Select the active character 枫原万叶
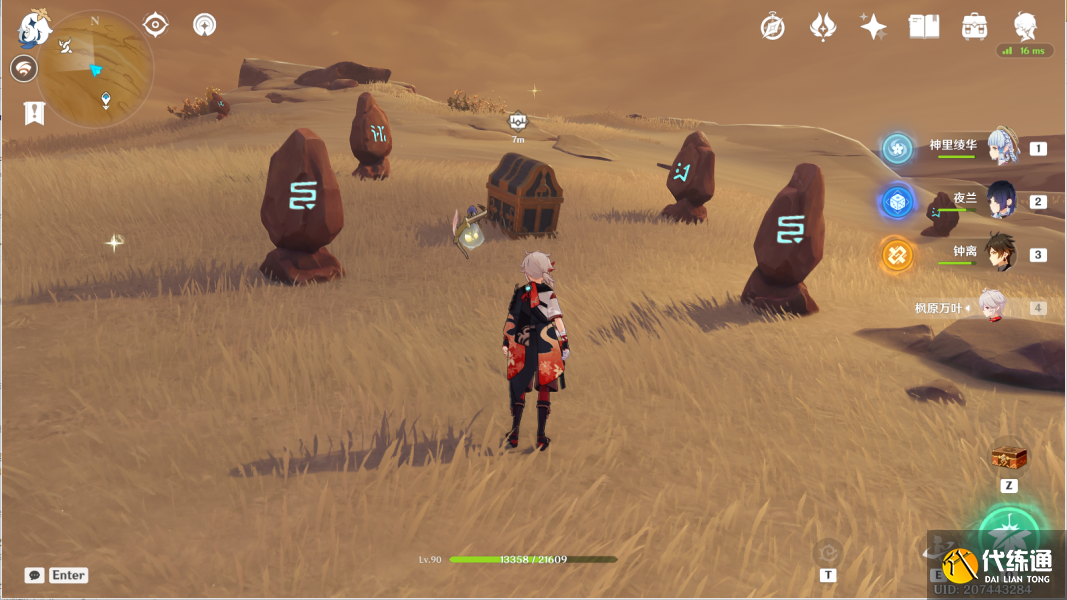This screenshot has height=600, width=1067. point(989,307)
